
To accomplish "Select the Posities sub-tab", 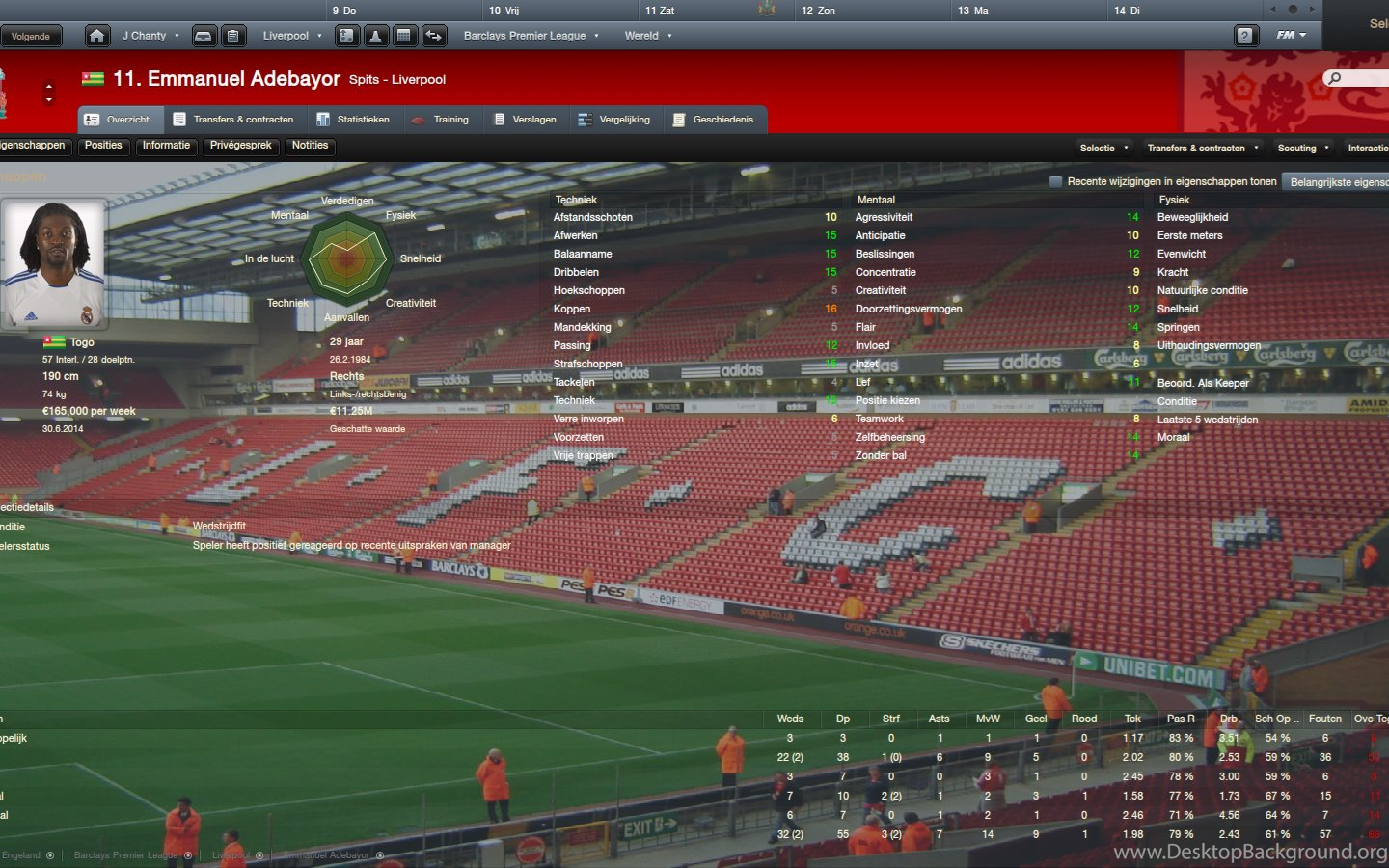I will coord(103,146).
